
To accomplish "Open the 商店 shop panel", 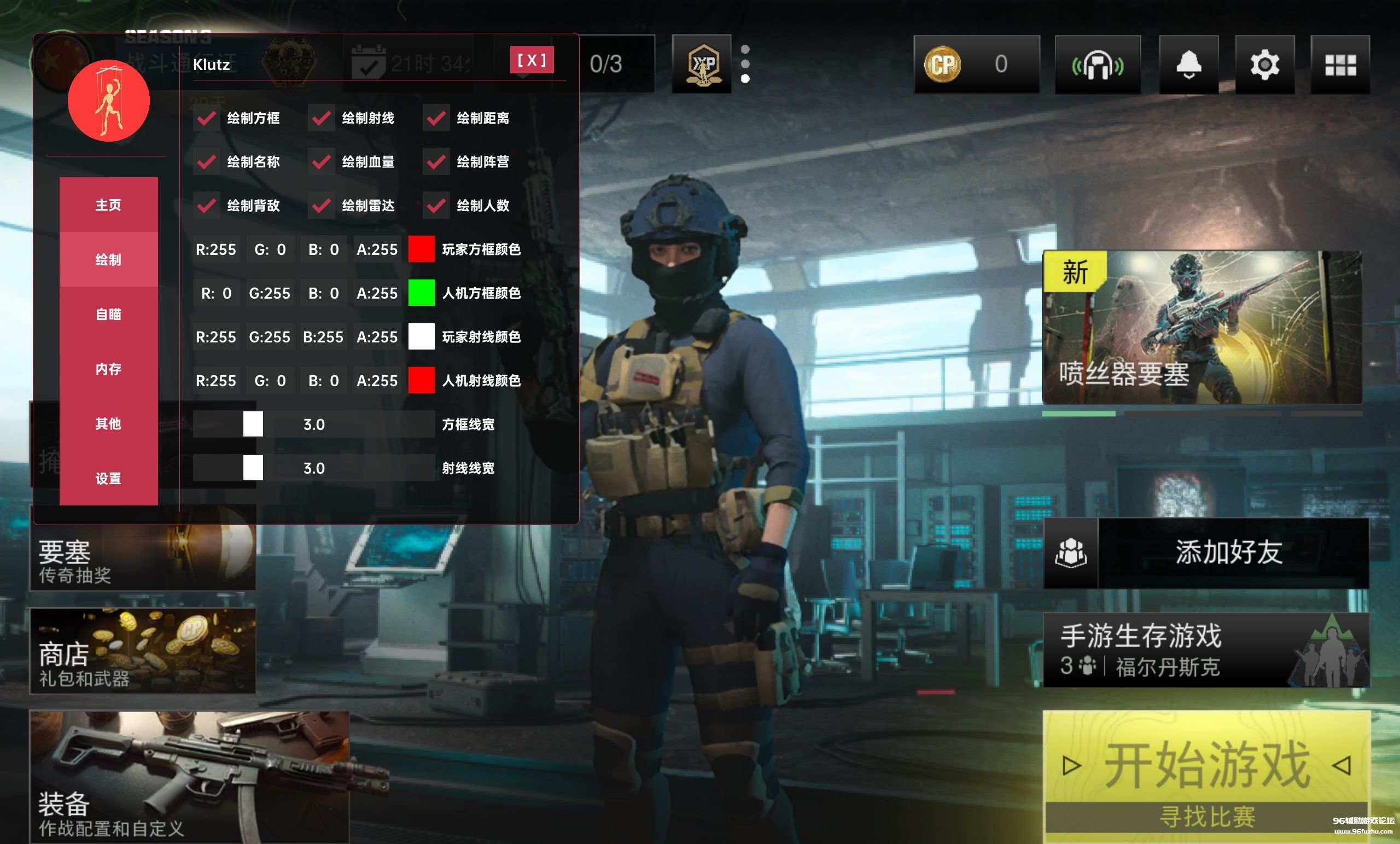I will 143,651.
